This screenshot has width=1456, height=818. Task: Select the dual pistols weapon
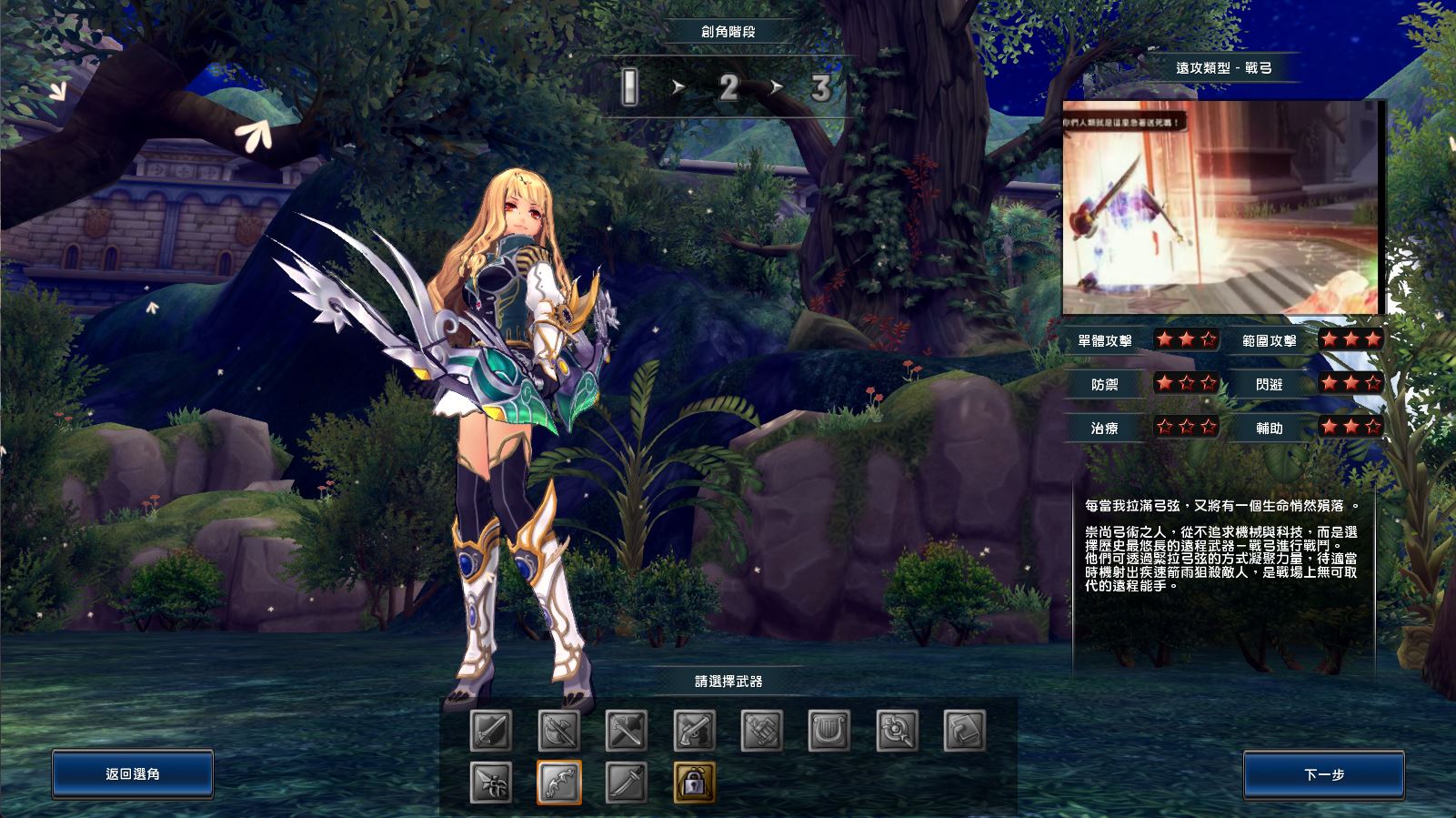[694, 731]
